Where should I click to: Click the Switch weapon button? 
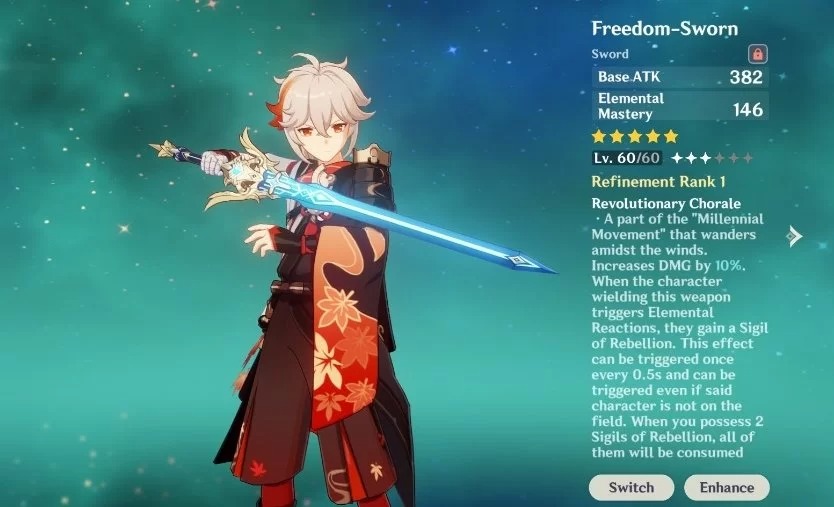631,487
